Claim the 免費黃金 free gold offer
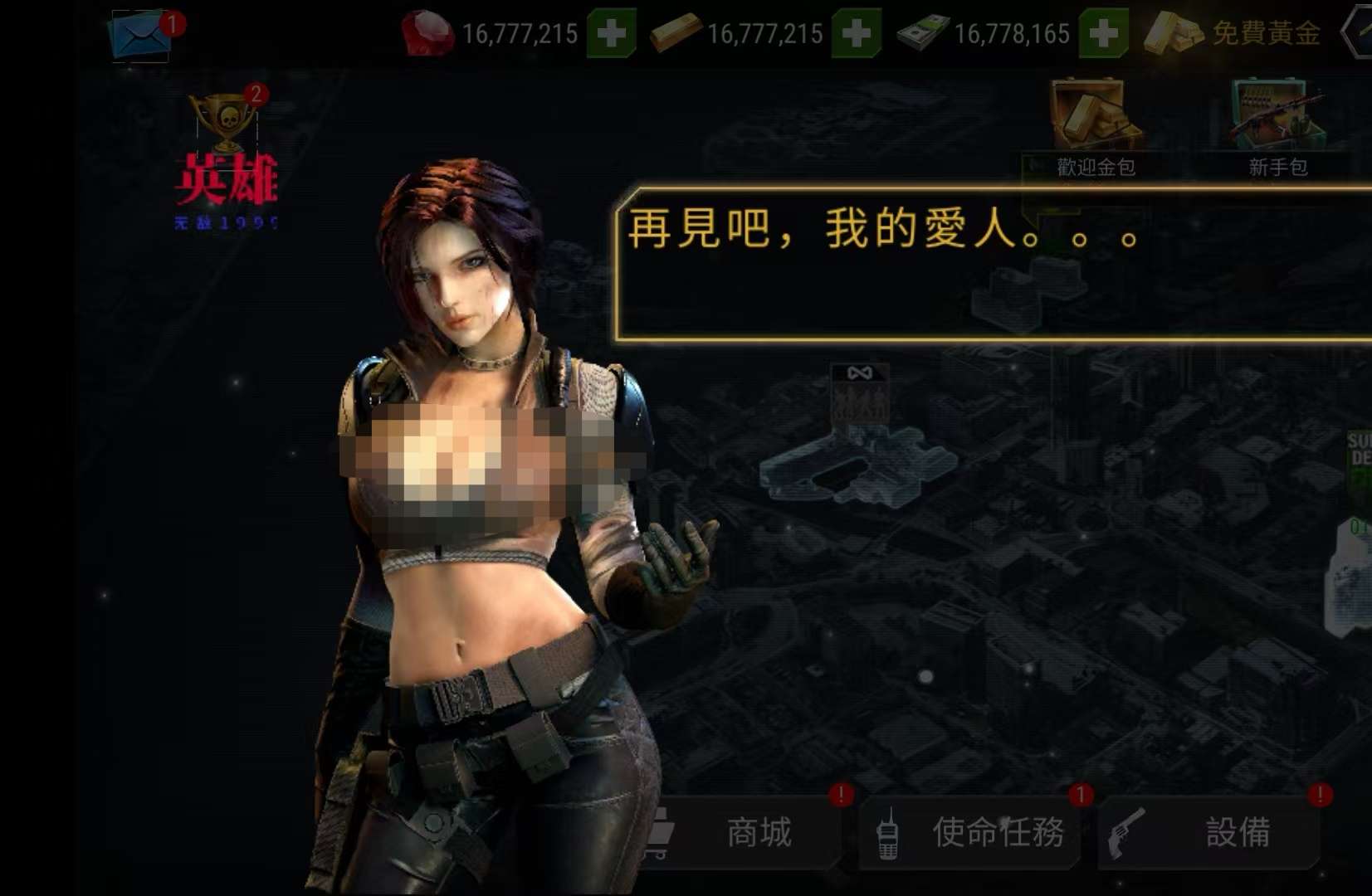The image size is (1372, 896). point(1234,33)
